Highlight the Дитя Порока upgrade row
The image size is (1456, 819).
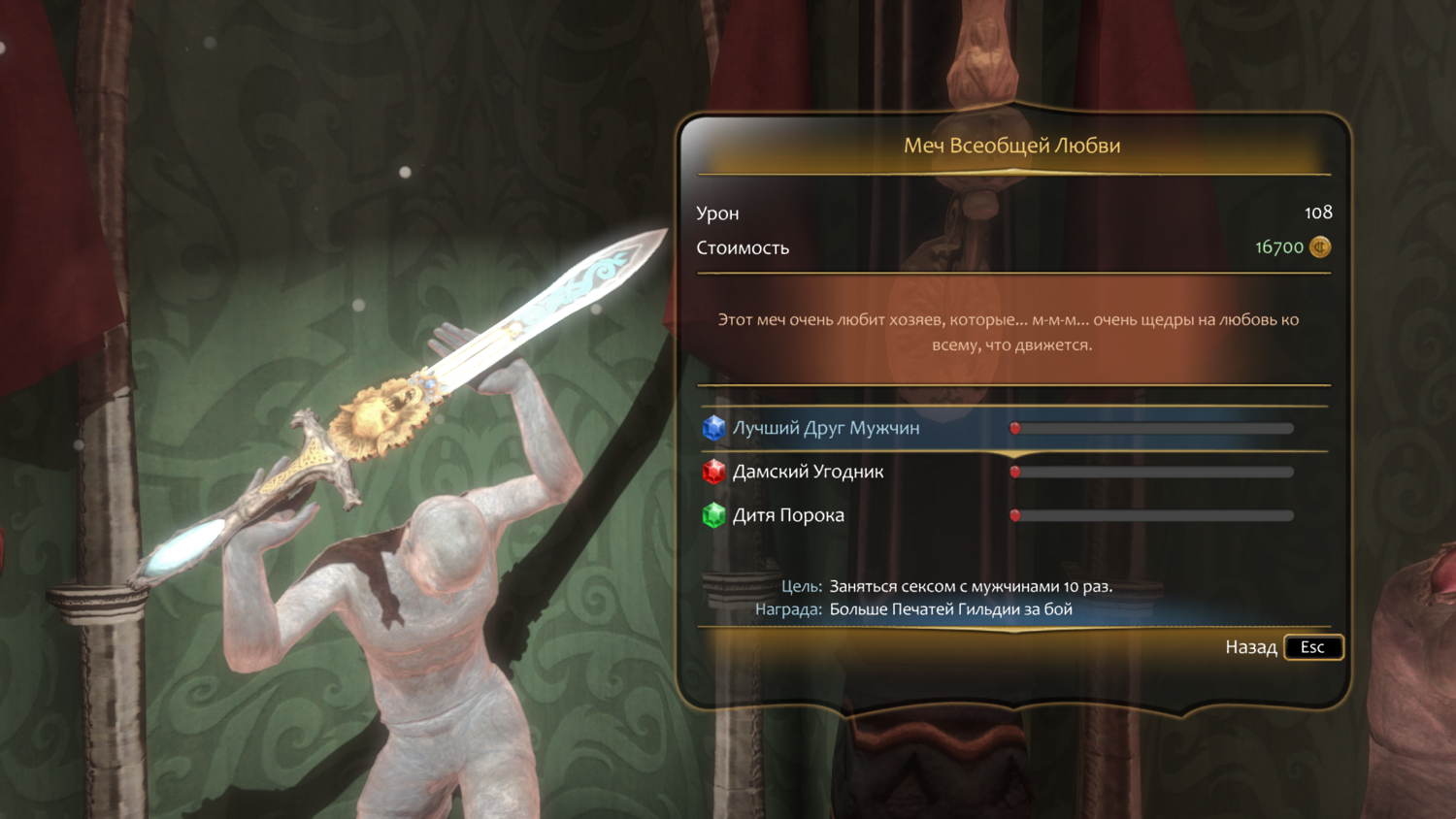coord(788,515)
